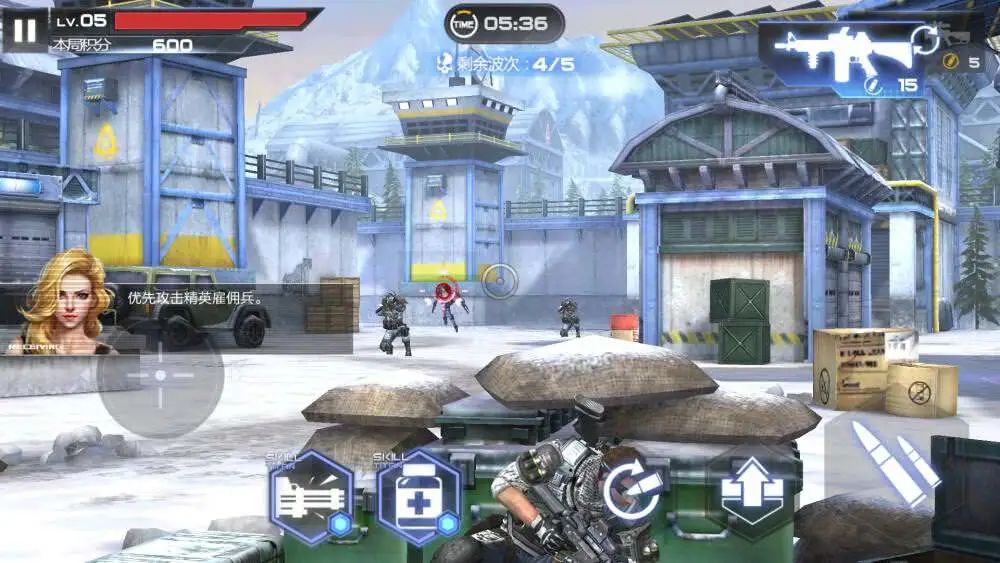Fire using the bullets button
Image resolution: width=1000 pixels, height=563 pixels.
click(893, 461)
